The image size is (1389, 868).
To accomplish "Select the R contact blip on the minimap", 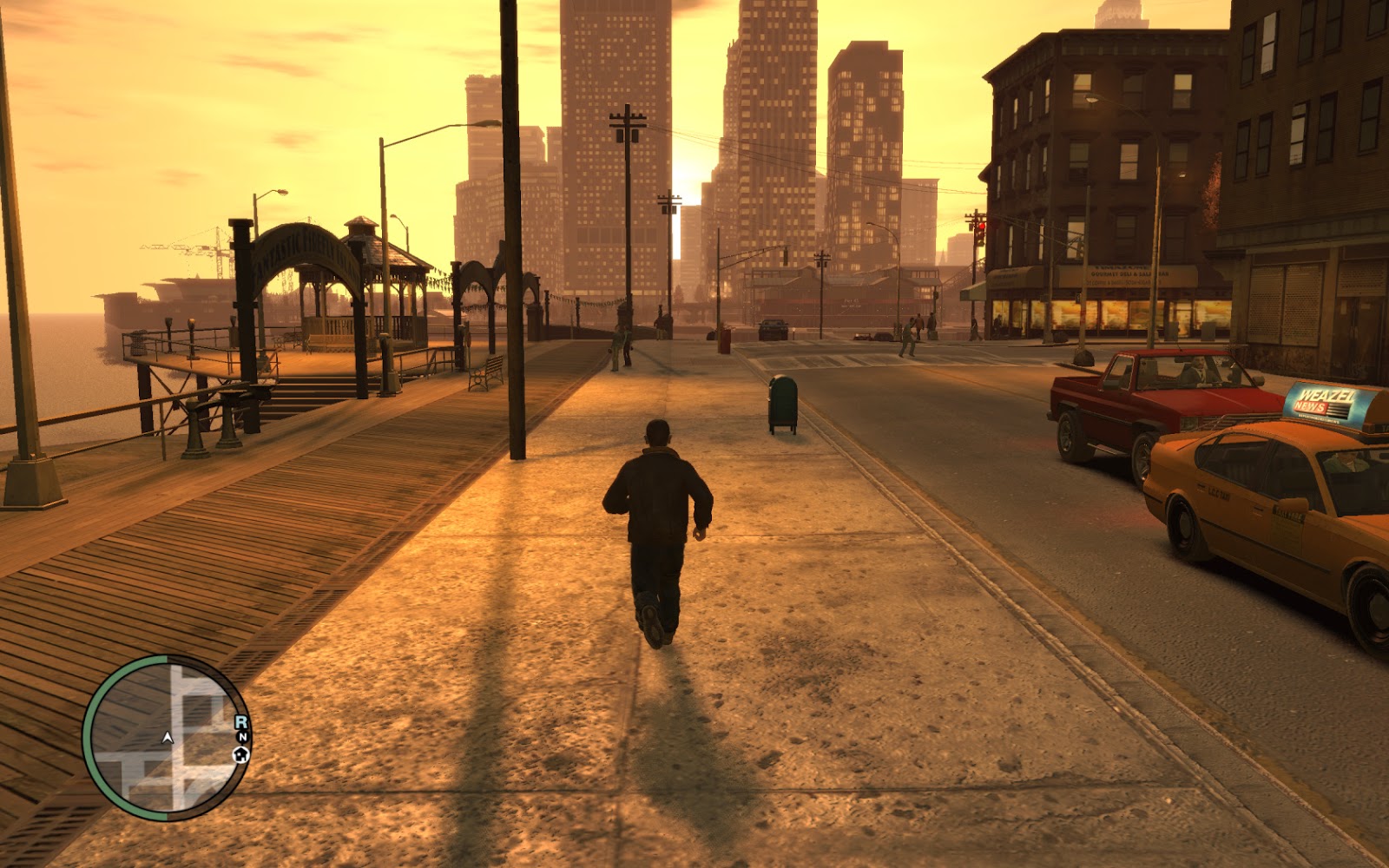I will point(240,721).
